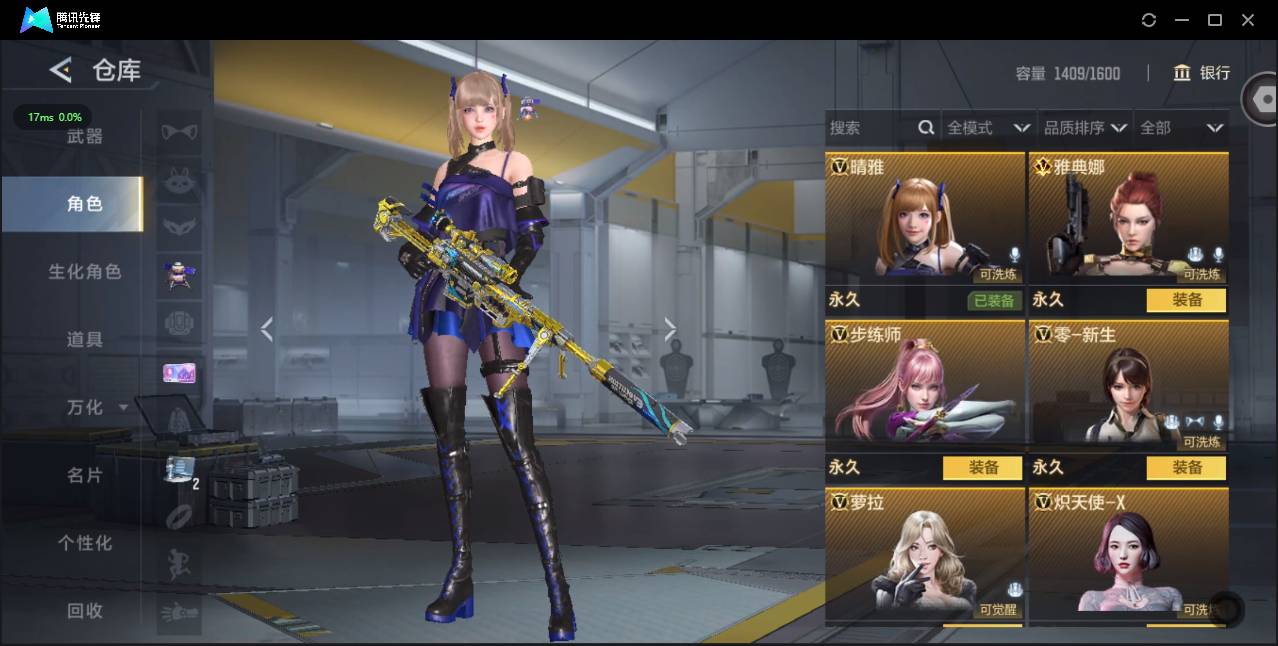Select the 生化角色 category
Viewport: 1278px width, 646px height.
[x=84, y=272]
